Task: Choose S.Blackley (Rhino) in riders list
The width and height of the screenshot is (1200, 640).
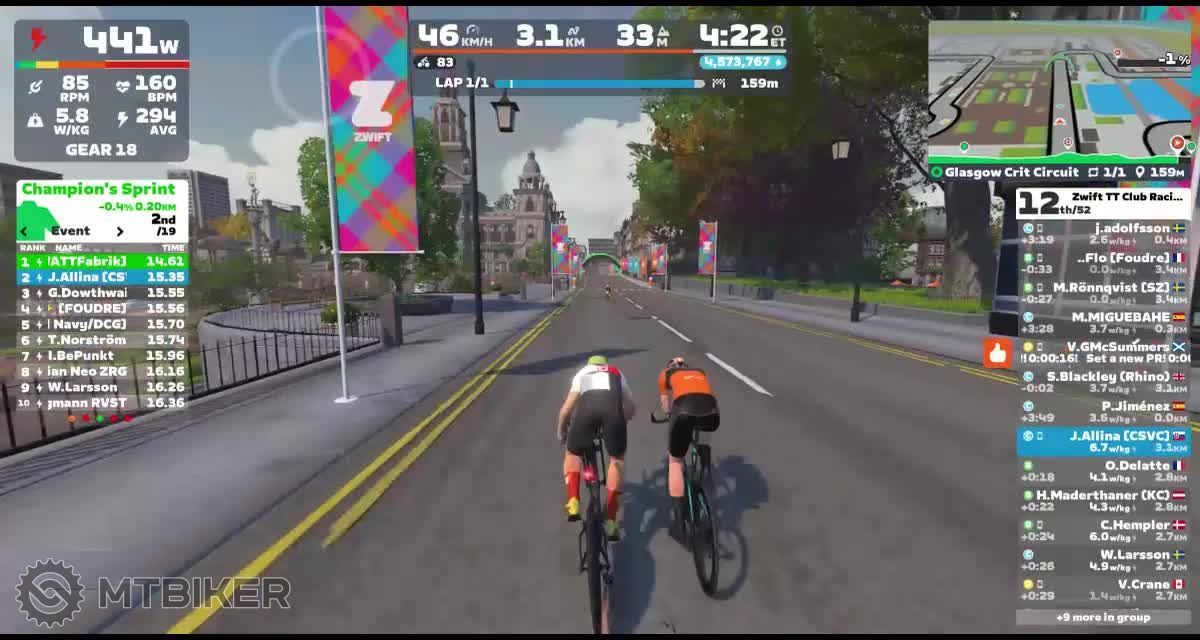Action: pos(1103,382)
